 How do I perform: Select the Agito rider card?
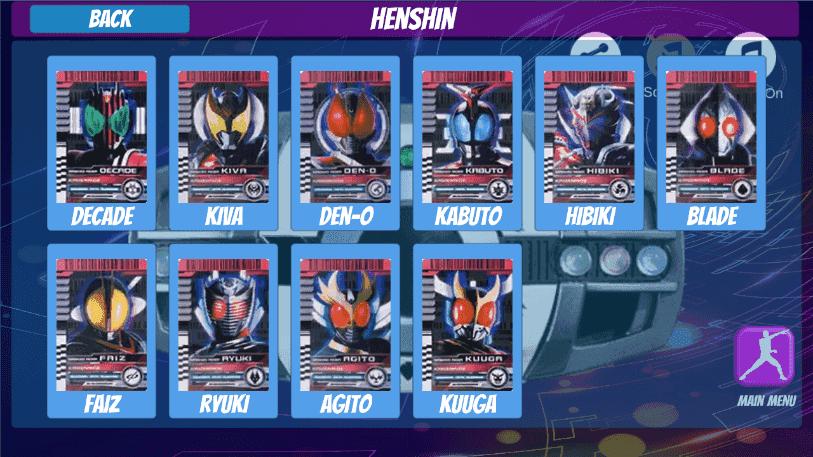point(345,328)
